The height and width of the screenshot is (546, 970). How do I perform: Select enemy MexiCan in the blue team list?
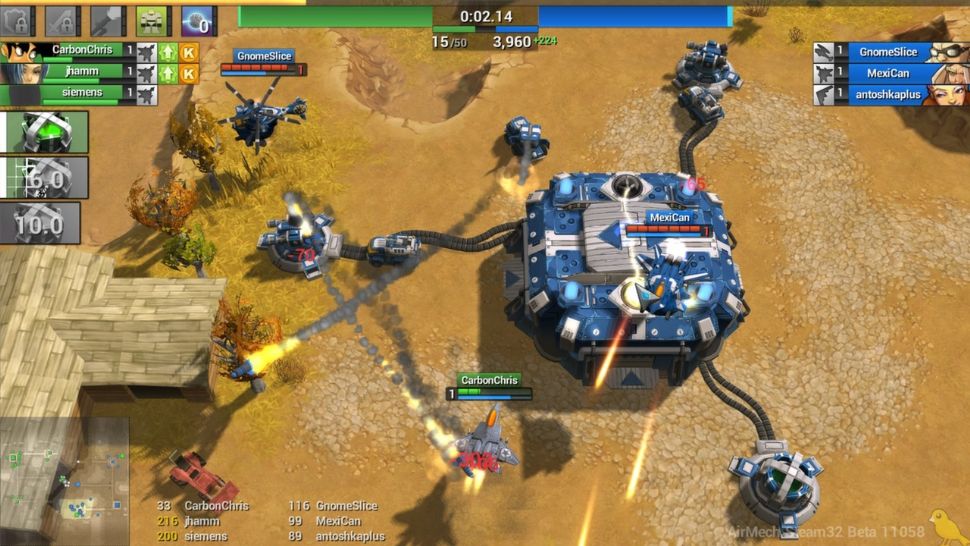pos(887,74)
